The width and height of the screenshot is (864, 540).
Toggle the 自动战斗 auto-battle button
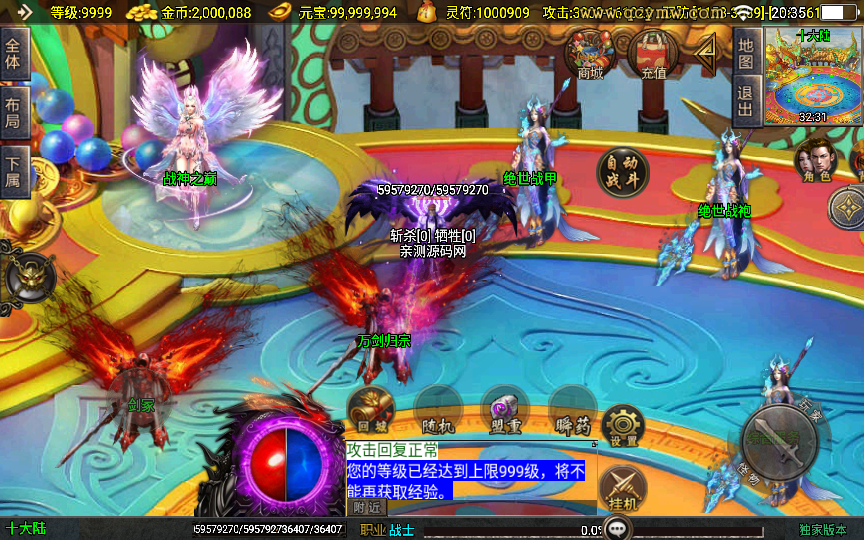click(622, 172)
